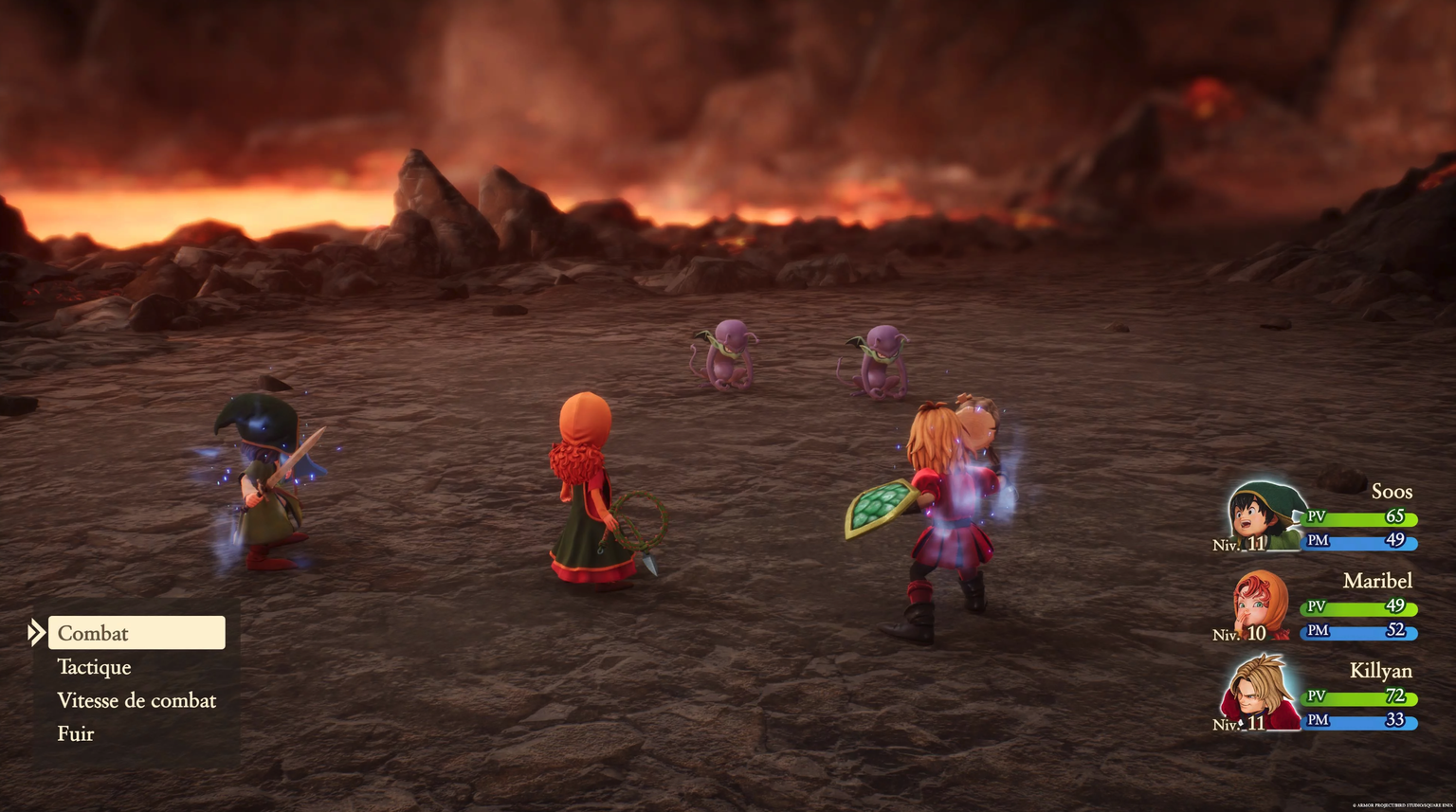
Task: Click the name label Killyan
Action: point(1382,671)
